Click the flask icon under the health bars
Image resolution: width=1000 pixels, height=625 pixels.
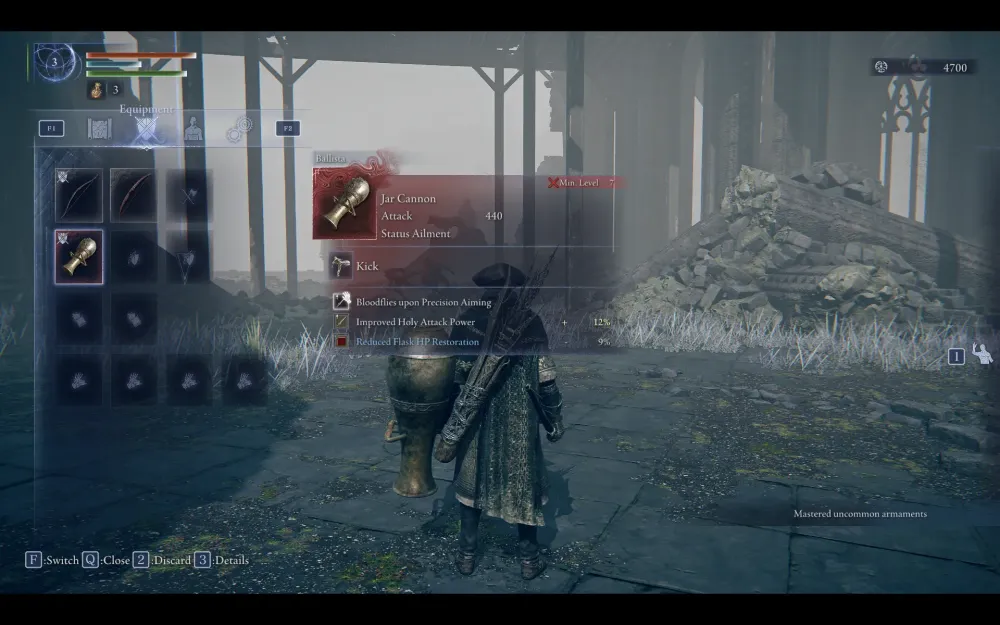tap(96, 91)
